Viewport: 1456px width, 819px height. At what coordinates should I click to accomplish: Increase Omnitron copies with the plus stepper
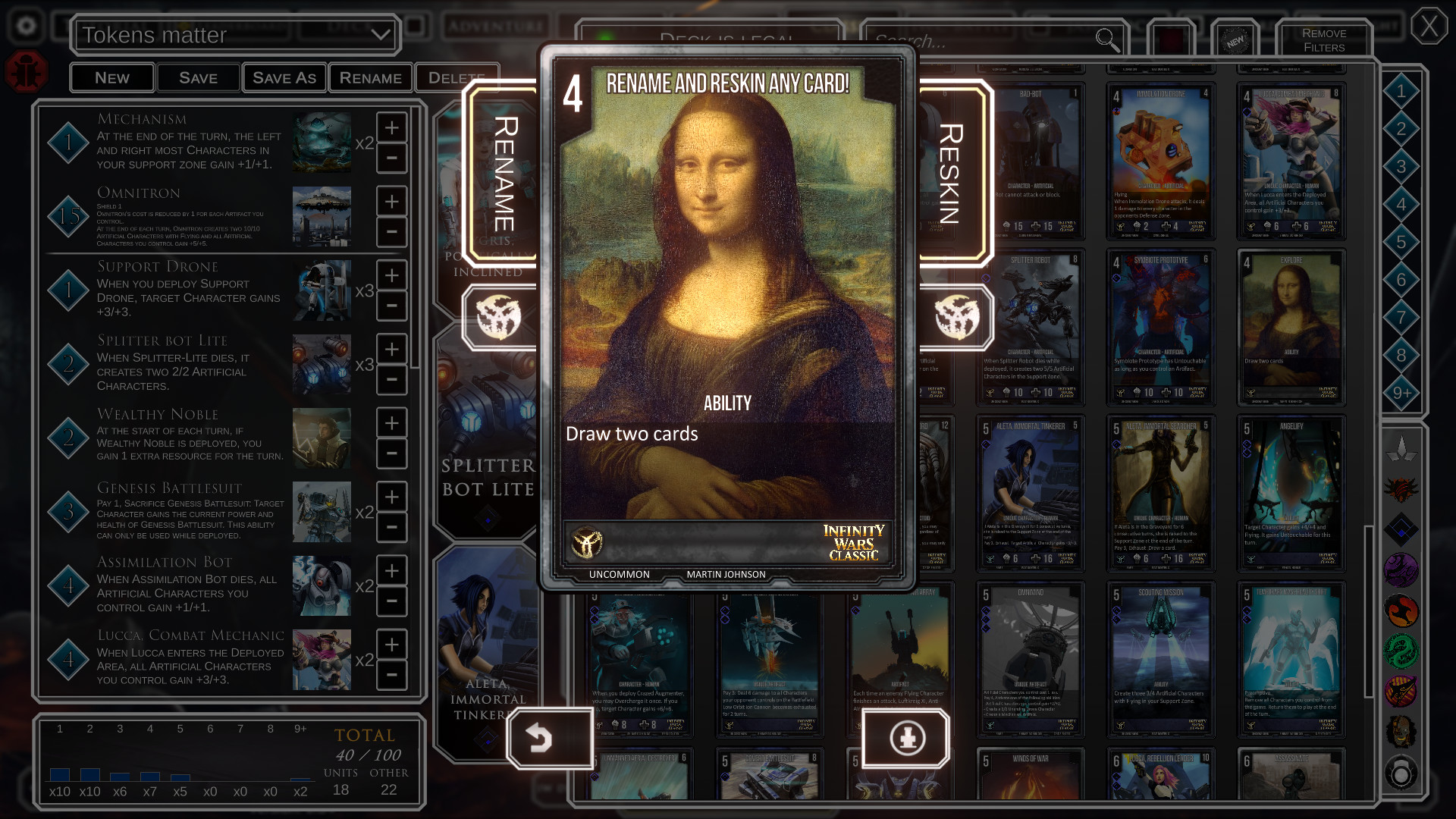tap(391, 201)
